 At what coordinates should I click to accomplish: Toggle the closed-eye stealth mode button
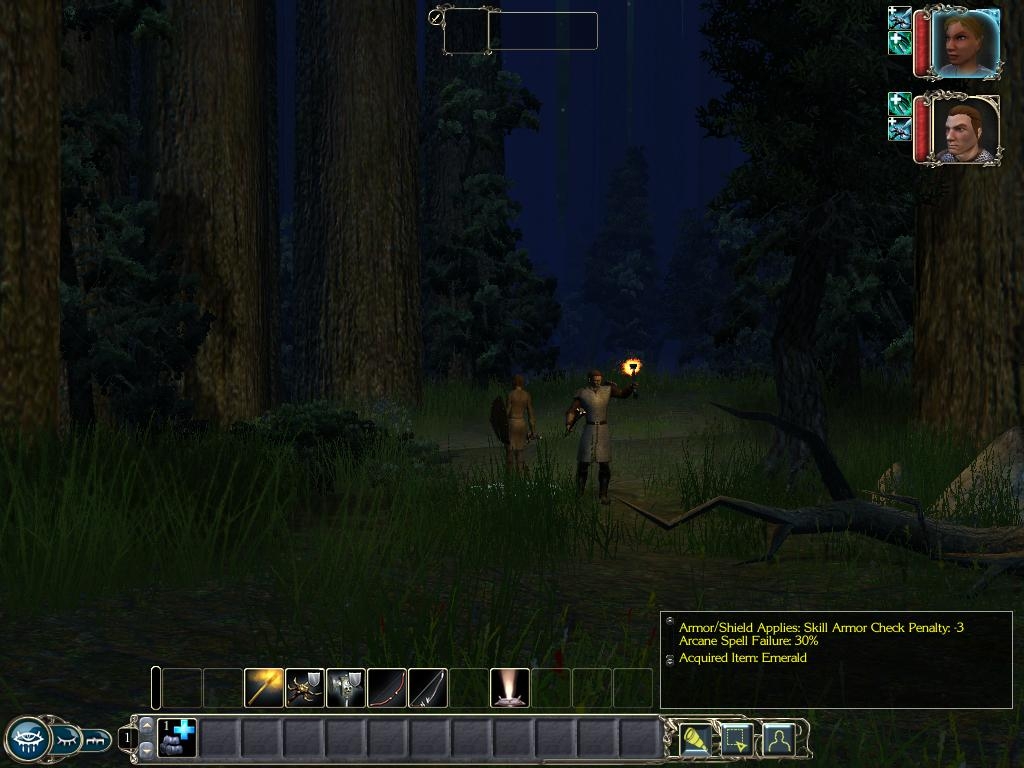[x=66, y=740]
